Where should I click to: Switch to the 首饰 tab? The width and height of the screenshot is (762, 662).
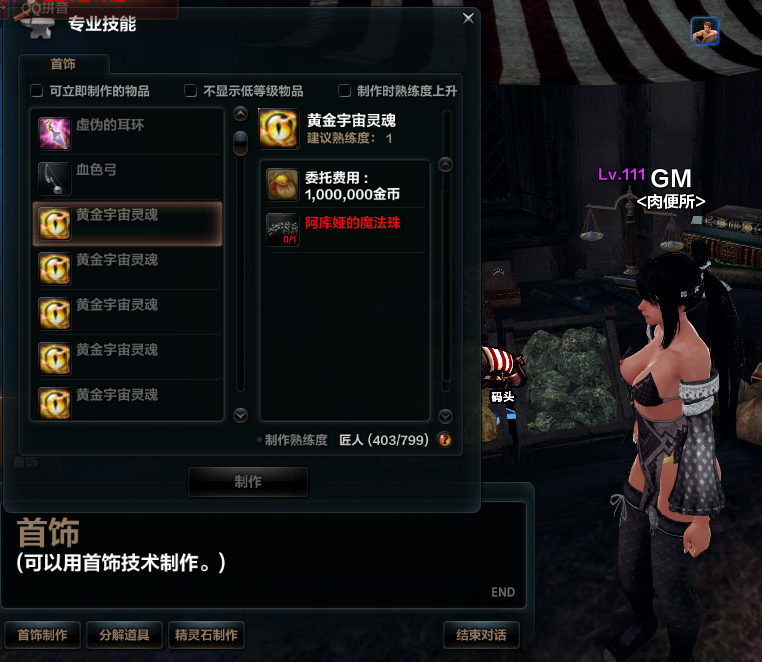coord(63,64)
